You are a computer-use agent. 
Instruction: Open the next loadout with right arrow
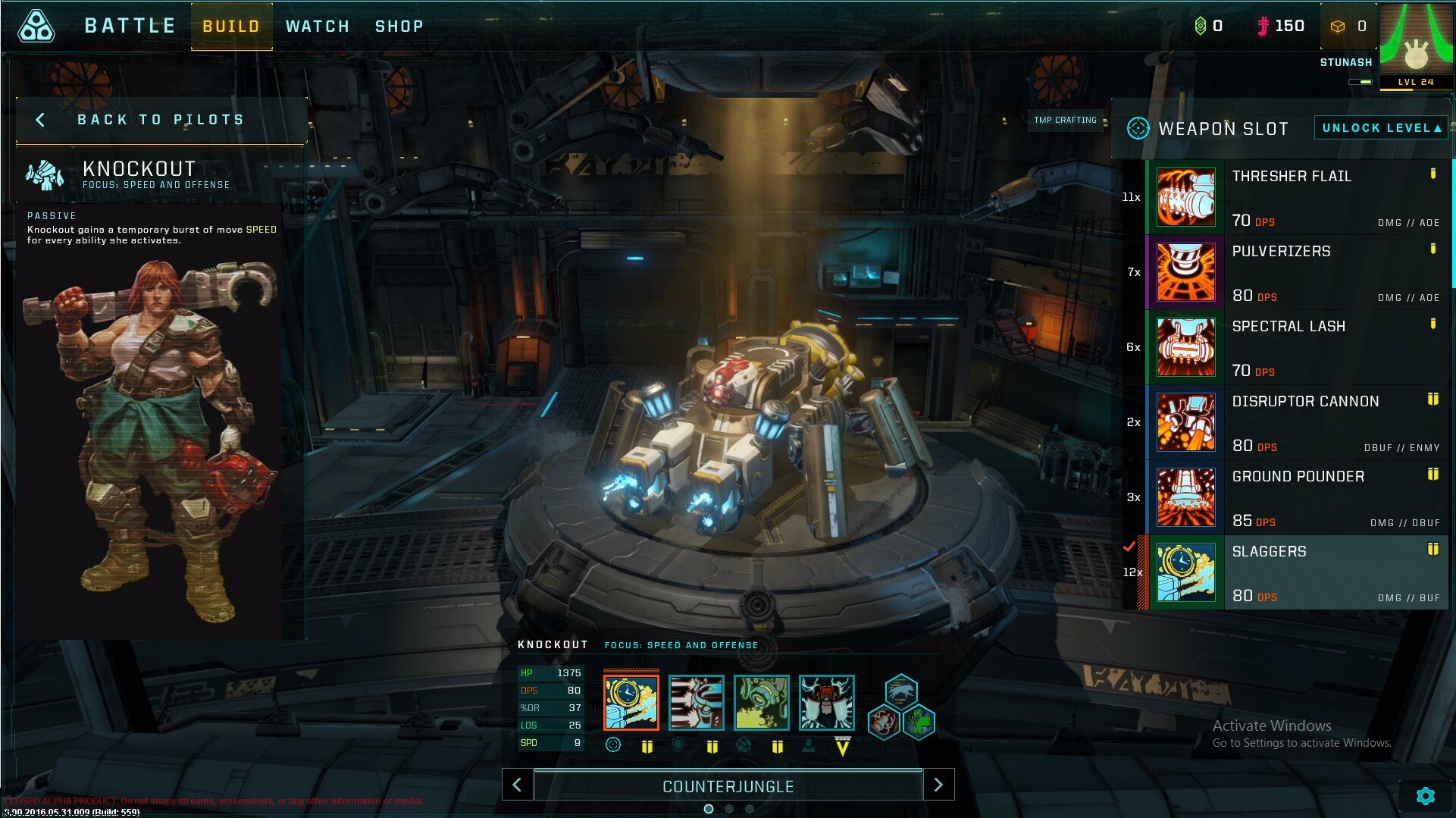[x=939, y=785]
